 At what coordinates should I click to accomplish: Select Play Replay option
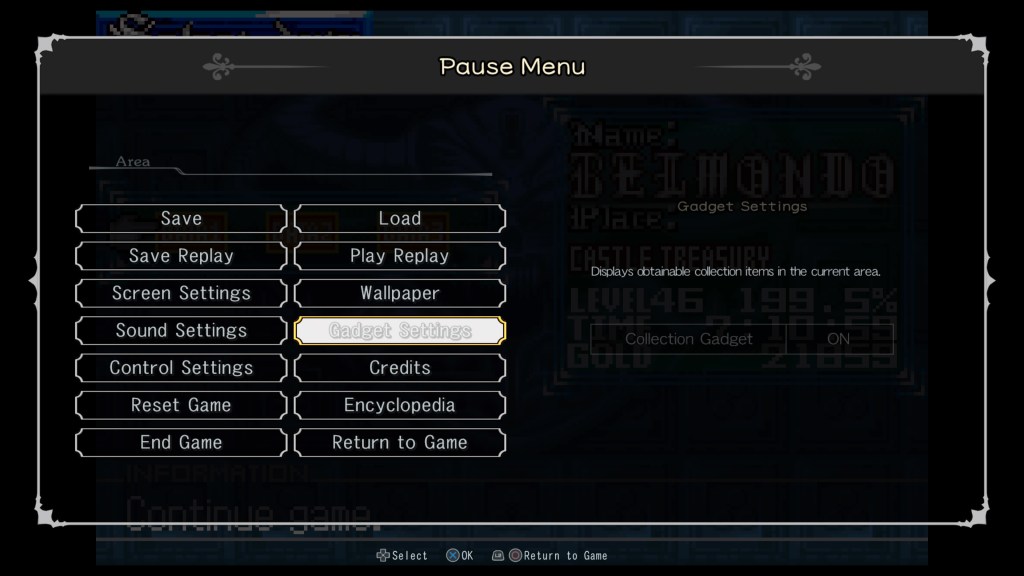[x=400, y=256]
